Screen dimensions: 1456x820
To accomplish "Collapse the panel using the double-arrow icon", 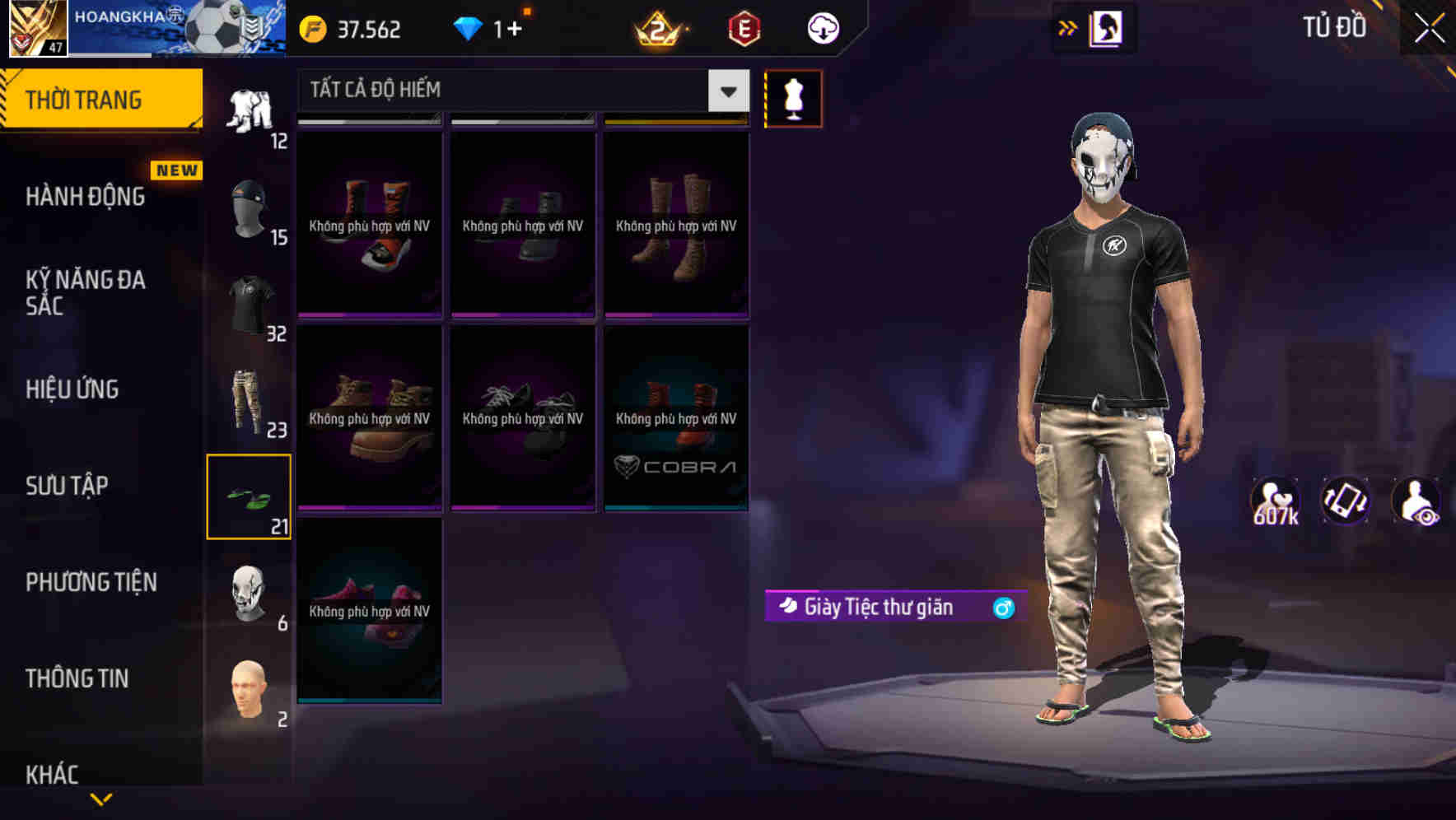I will coord(1068,27).
